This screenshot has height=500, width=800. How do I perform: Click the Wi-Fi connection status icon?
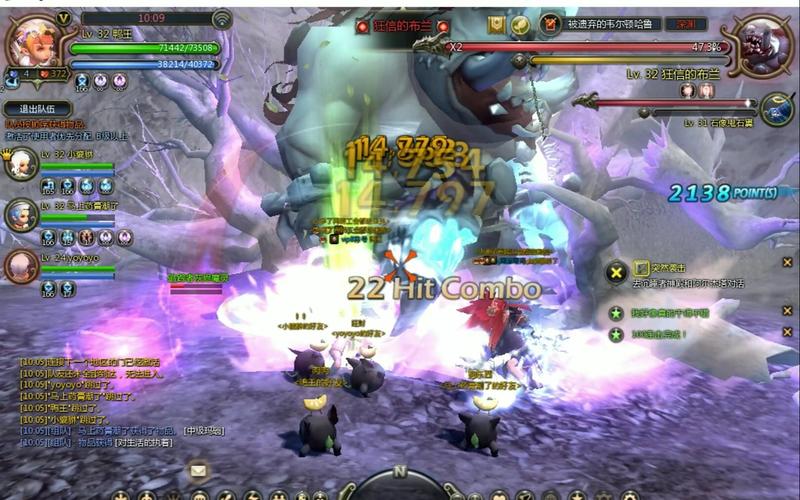(x=222, y=18)
